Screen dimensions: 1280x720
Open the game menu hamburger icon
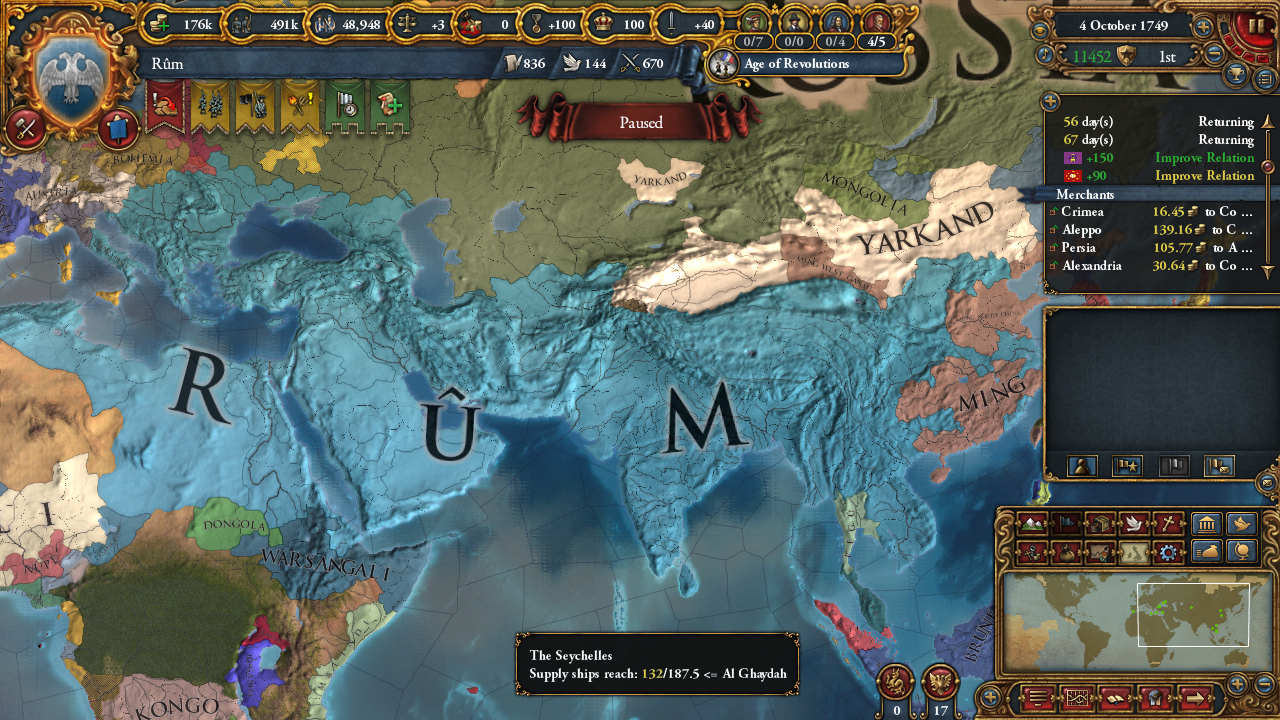(1037, 698)
